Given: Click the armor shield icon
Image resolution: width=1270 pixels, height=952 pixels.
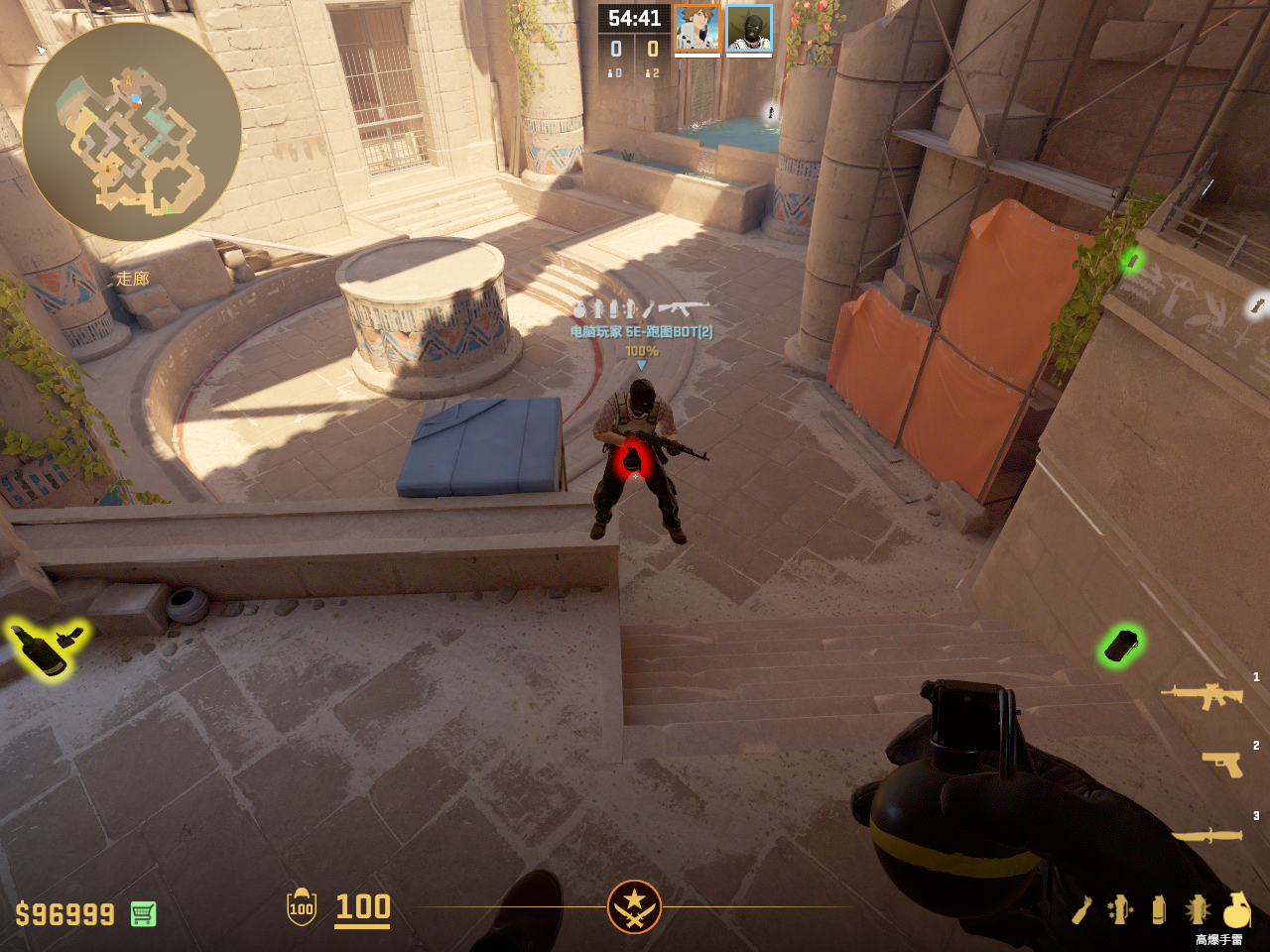Looking at the screenshot, I should click(x=302, y=906).
